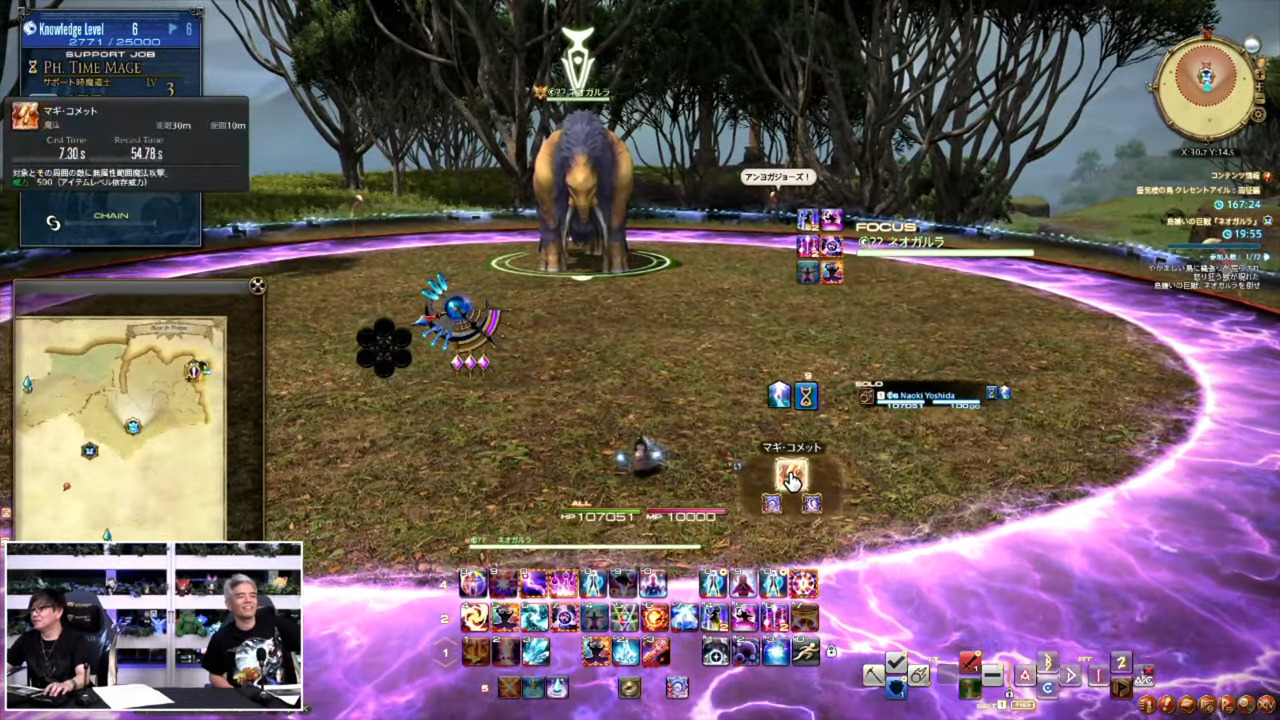Activate the fireball spell on hotbar 2
This screenshot has height=720, width=1280.
(655, 617)
